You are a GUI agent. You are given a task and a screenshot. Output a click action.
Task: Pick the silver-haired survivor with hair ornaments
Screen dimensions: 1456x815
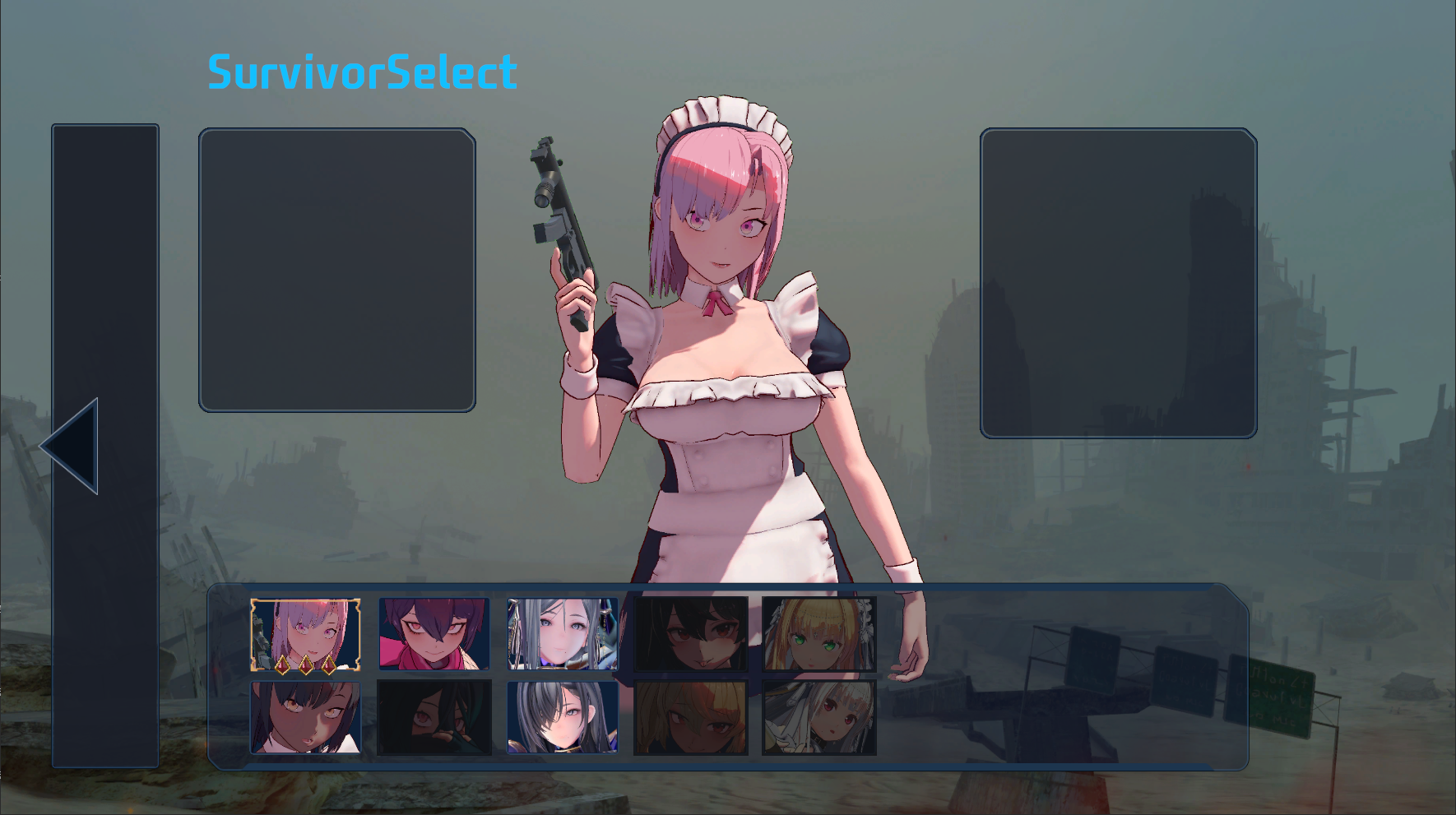tap(563, 634)
